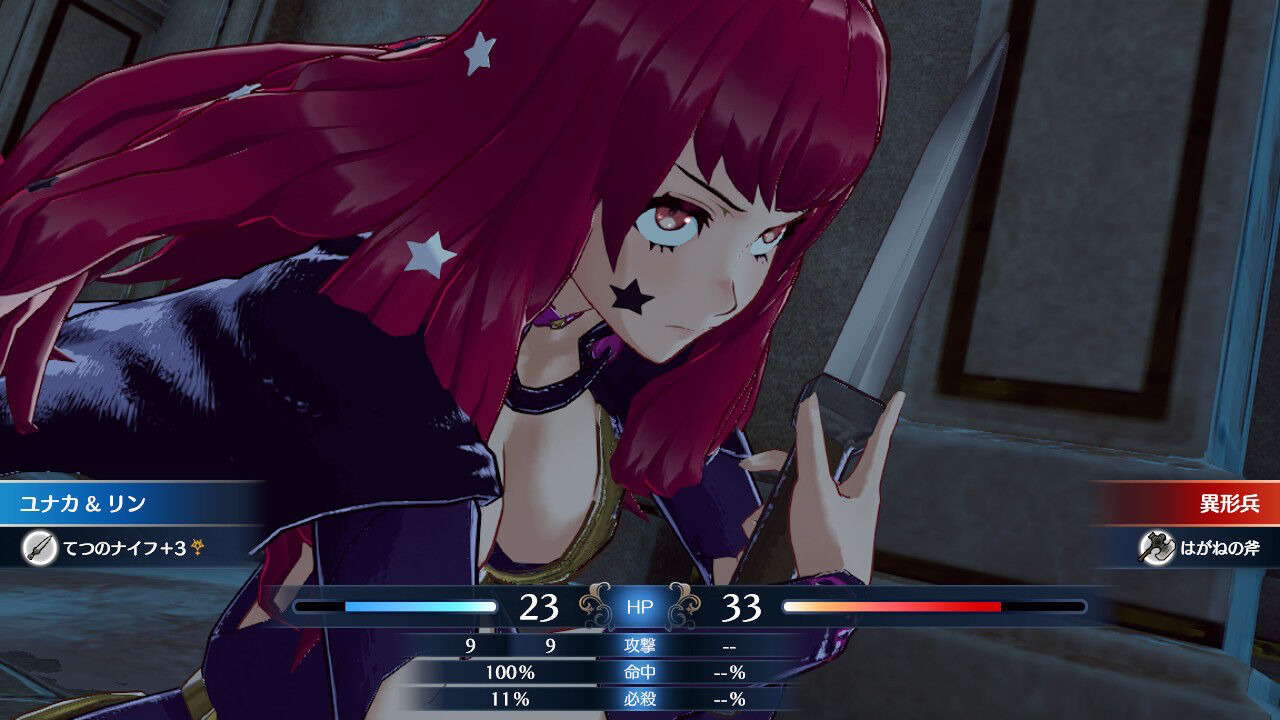
Task: Select the はがねの斧 axe icon
Action: 1155,547
